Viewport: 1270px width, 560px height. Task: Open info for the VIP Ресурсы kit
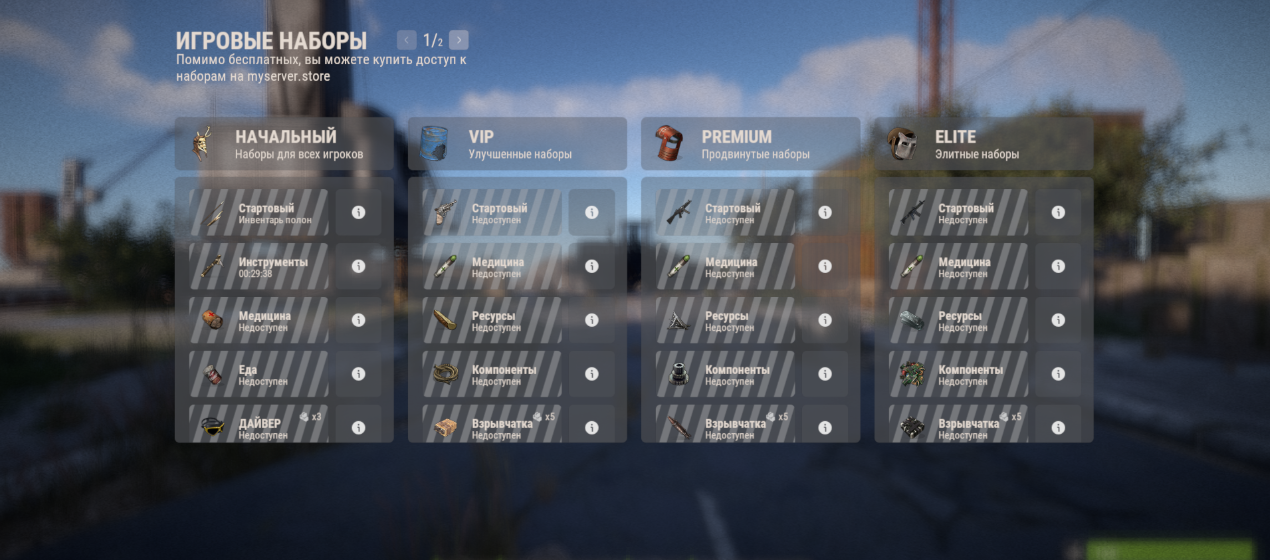(x=591, y=320)
